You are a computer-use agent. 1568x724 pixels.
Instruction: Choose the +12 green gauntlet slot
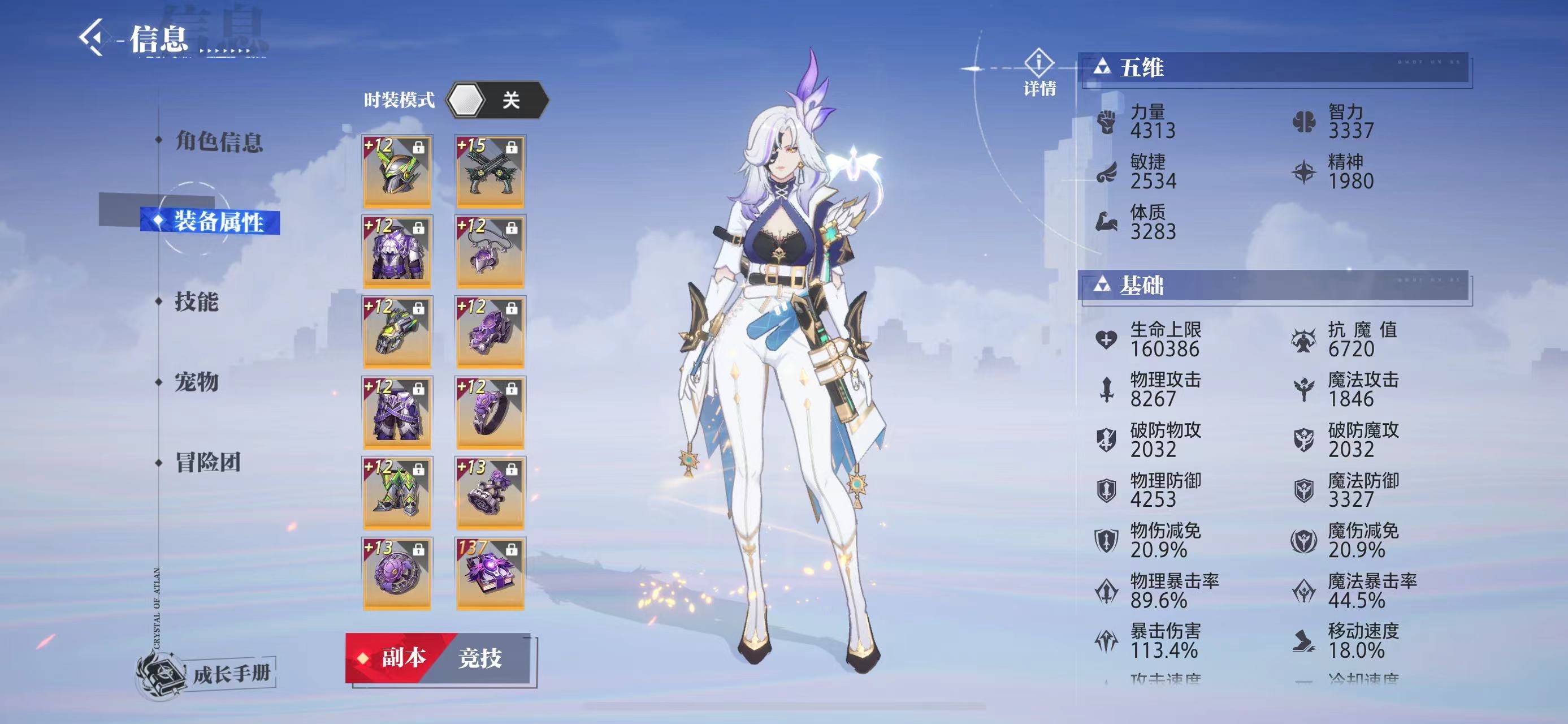(397, 332)
